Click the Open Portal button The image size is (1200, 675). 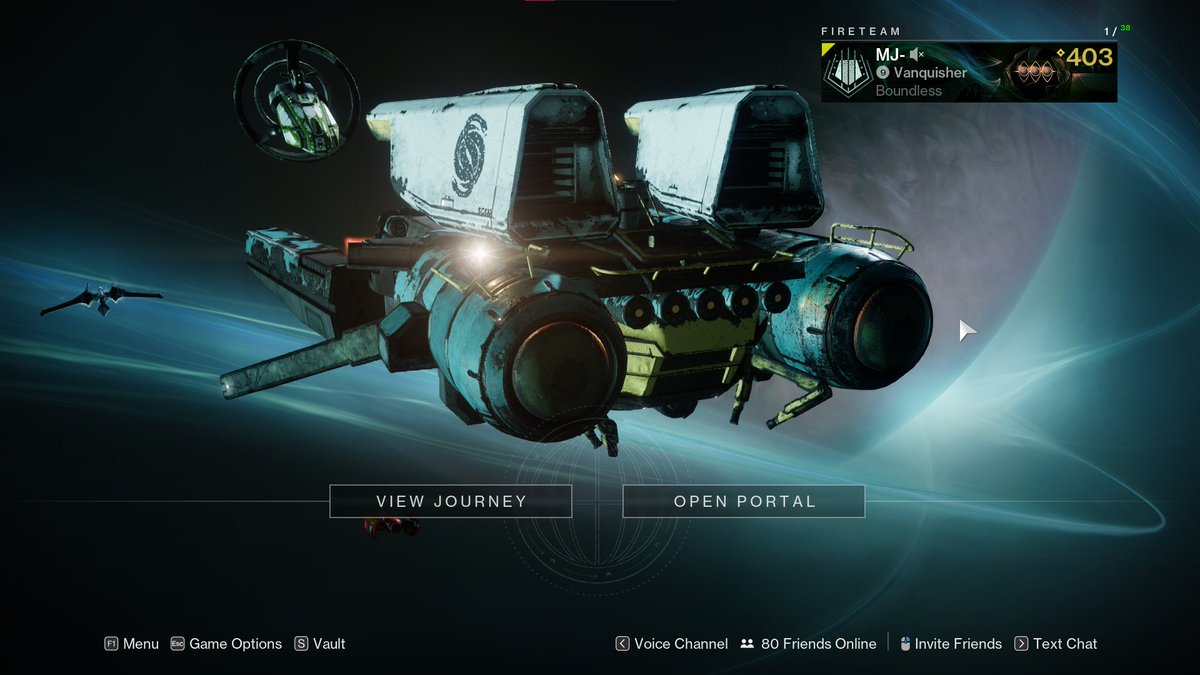click(744, 501)
